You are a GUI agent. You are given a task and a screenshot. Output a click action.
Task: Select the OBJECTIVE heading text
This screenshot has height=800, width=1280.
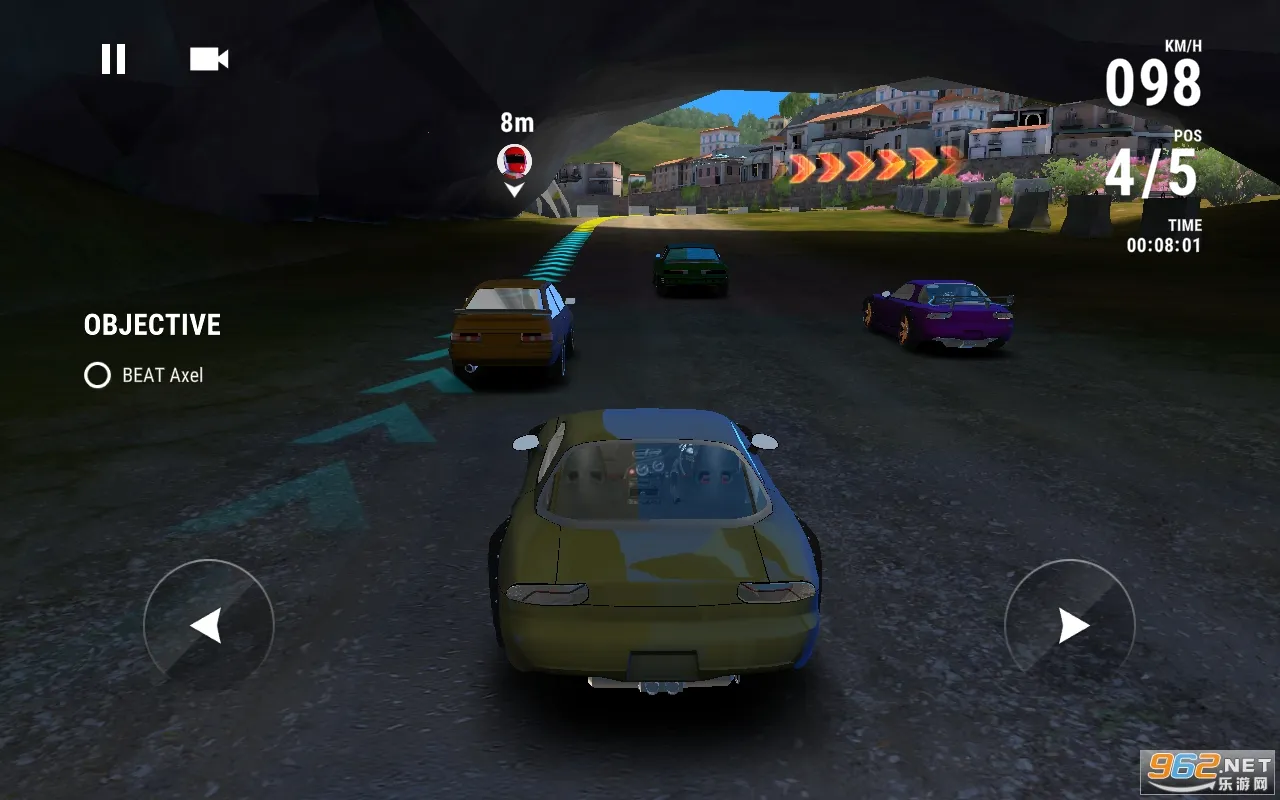pos(150,324)
